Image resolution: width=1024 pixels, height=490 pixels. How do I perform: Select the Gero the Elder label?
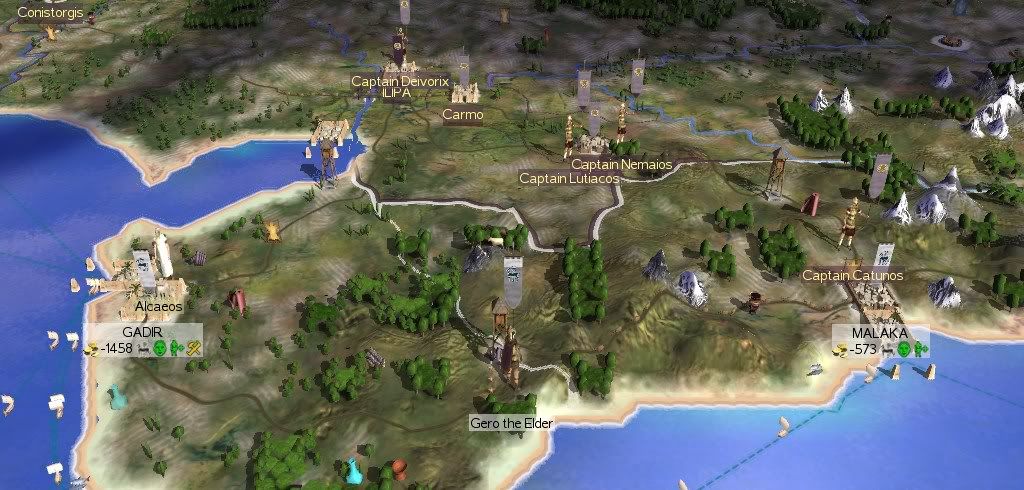pyautogui.click(x=511, y=423)
